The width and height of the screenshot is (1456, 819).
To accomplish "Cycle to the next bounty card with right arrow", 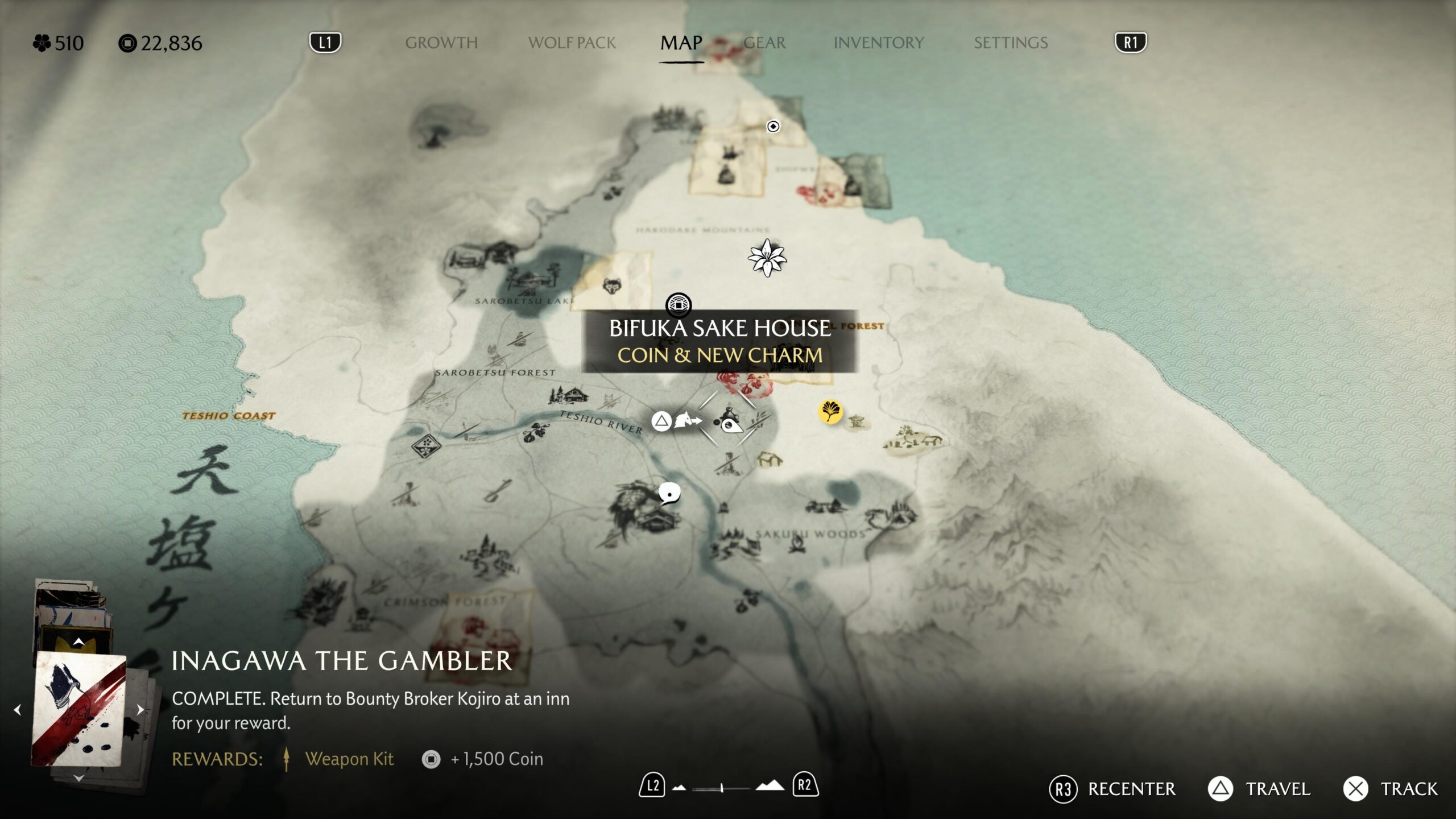I will 140,709.
